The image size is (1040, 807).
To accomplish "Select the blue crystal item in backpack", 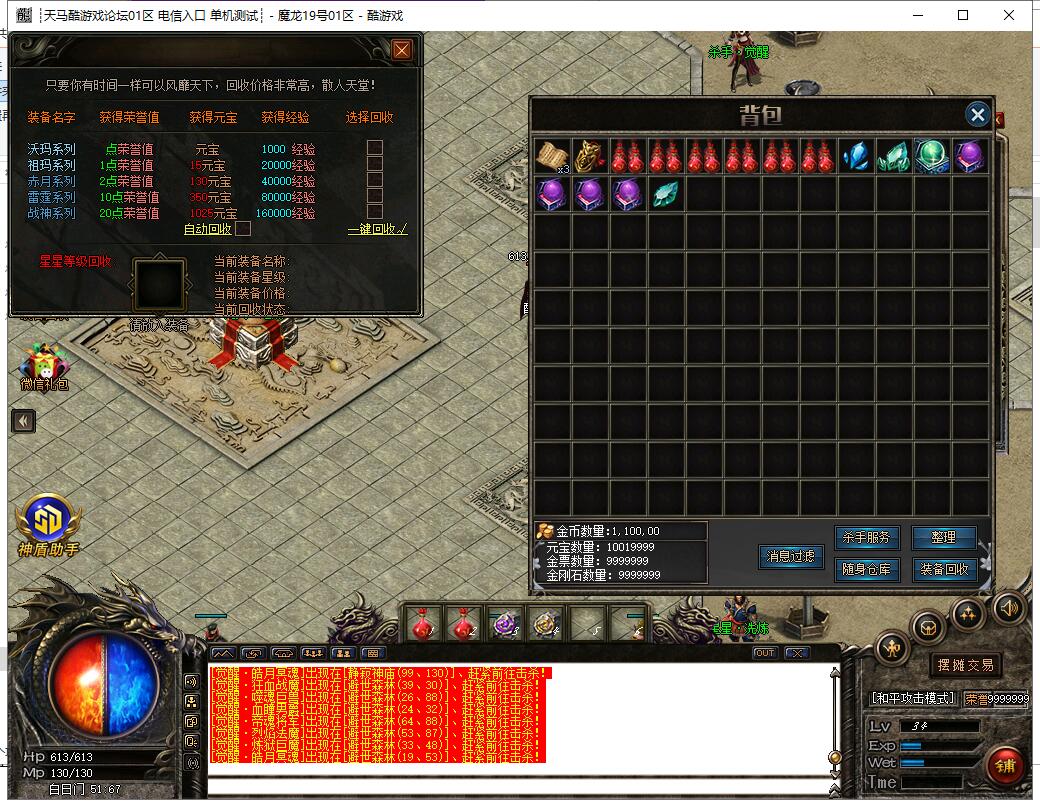I will click(x=855, y=156).
